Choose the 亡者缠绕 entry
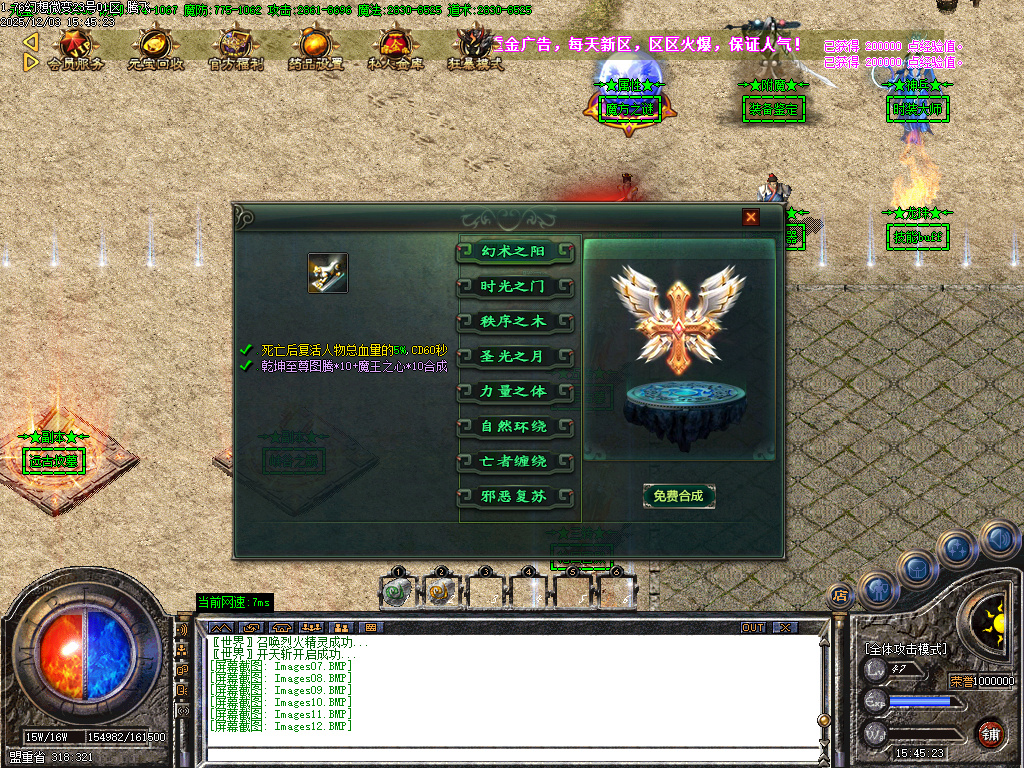The height and width of the screenshot is (768, 1024). (x=515, y=462)
